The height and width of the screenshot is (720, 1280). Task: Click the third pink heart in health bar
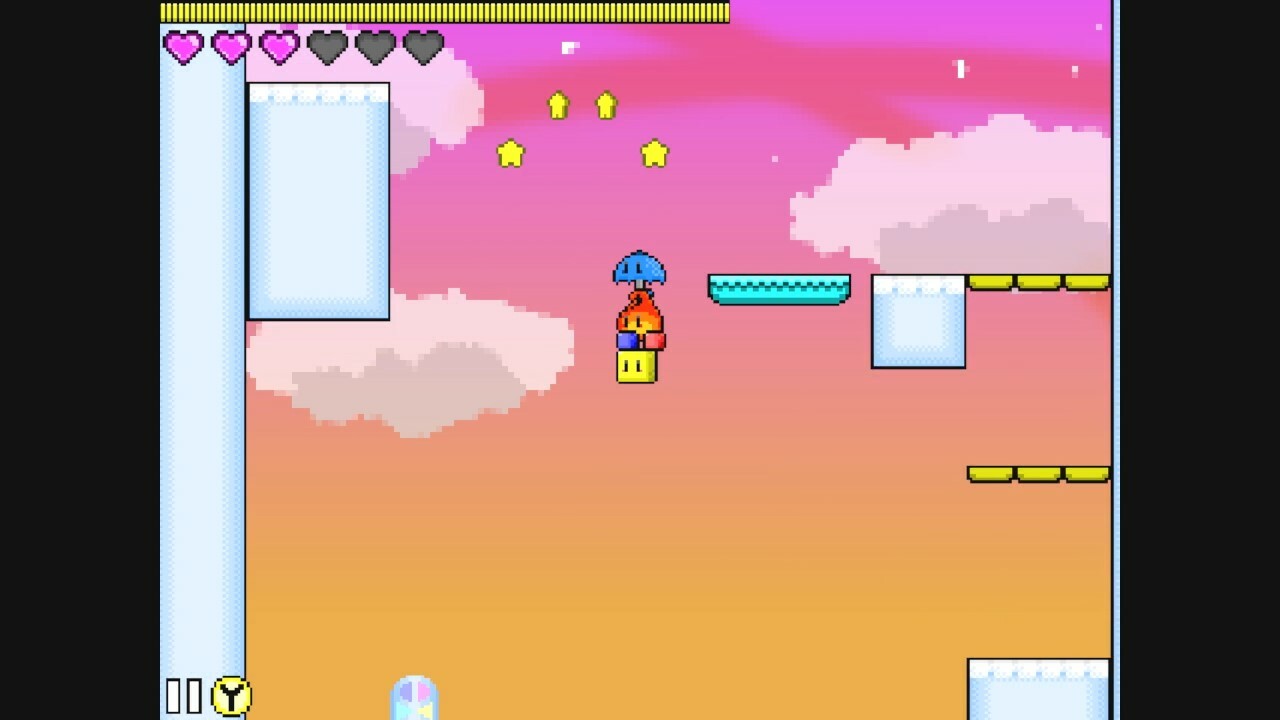(x=278, y=44)
